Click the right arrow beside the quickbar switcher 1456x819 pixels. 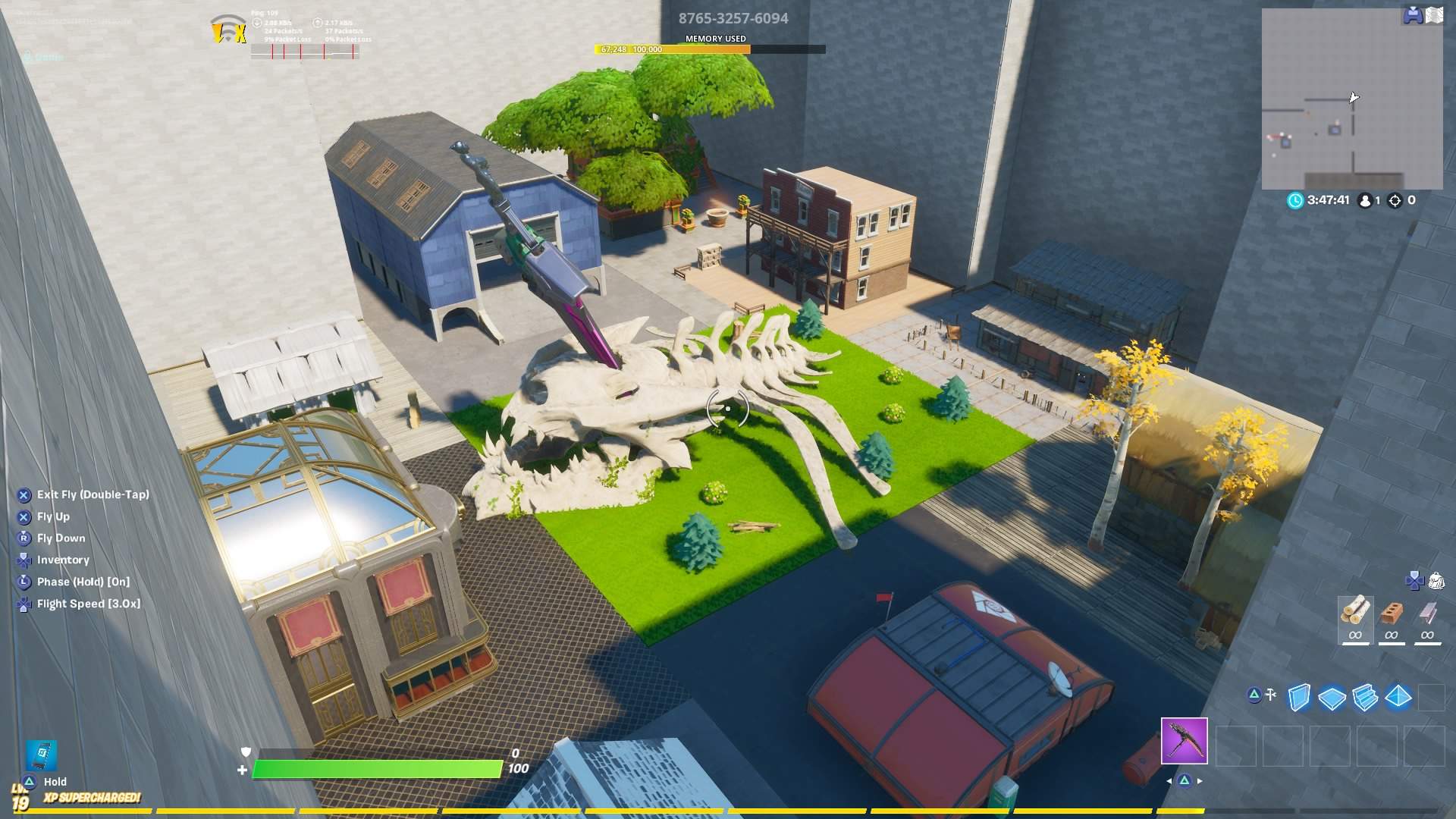[x=1200, y=780]
